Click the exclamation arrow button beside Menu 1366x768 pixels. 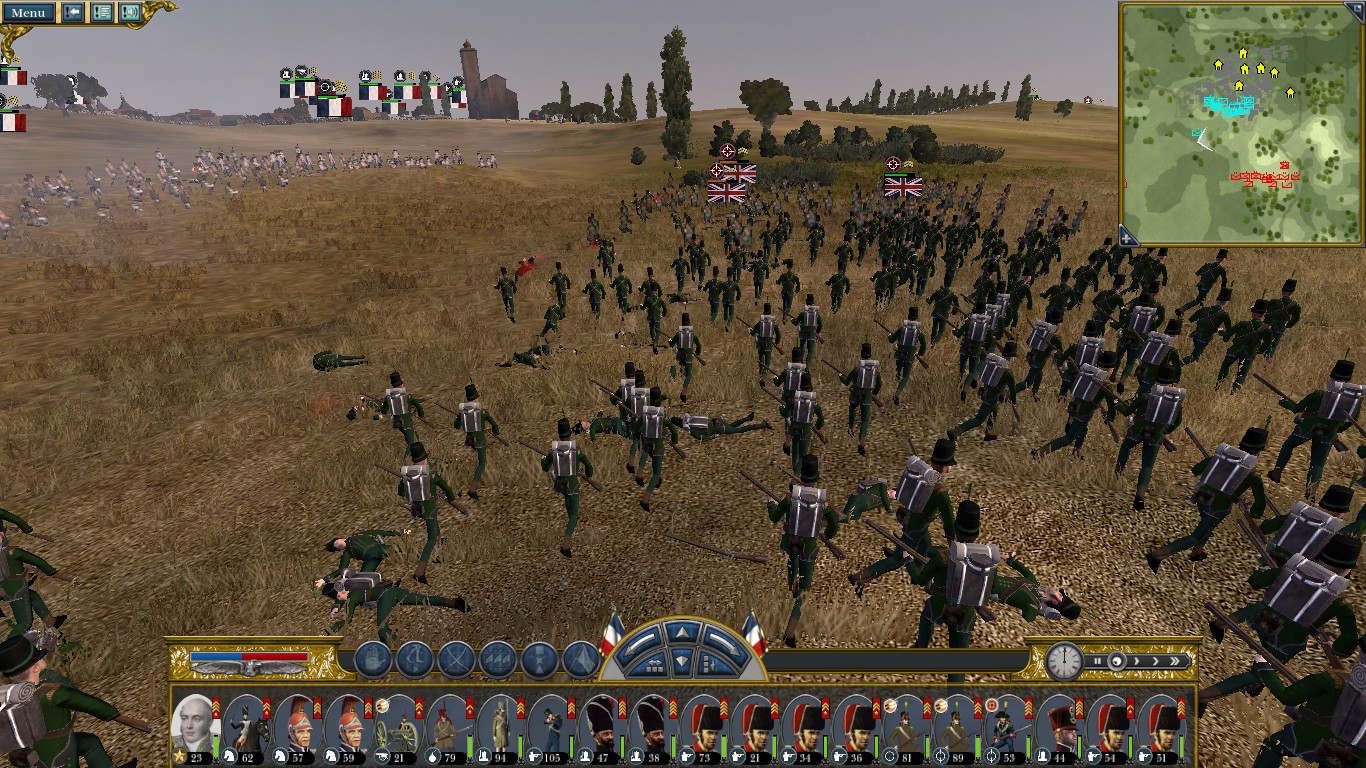click(73, 13)
